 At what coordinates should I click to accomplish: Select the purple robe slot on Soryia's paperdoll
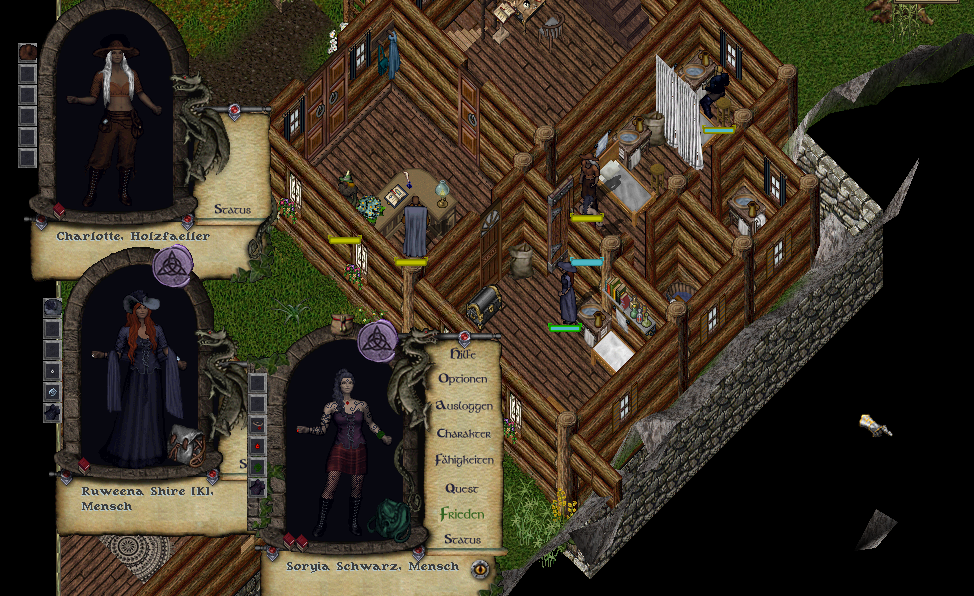pyautogui.click(x=257, y=487)
